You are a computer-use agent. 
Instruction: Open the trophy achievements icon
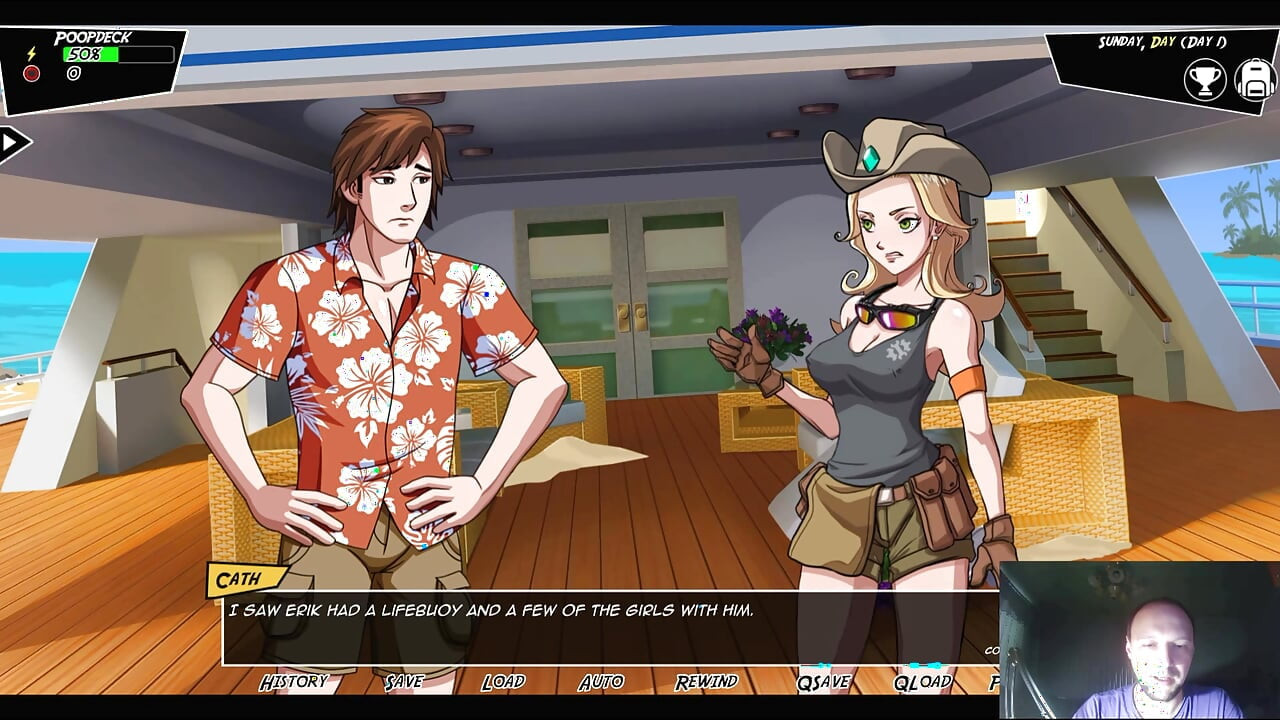click(x=1205, y=80)
